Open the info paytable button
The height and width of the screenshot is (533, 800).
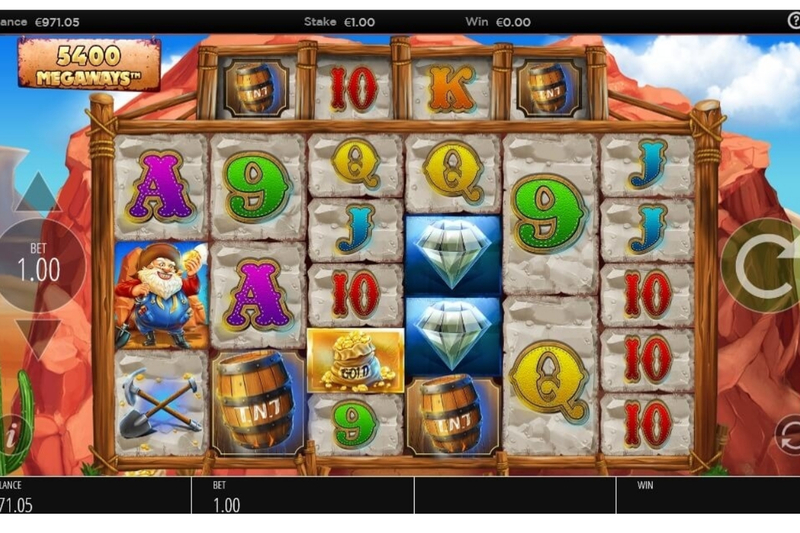[x=10, y=436]
